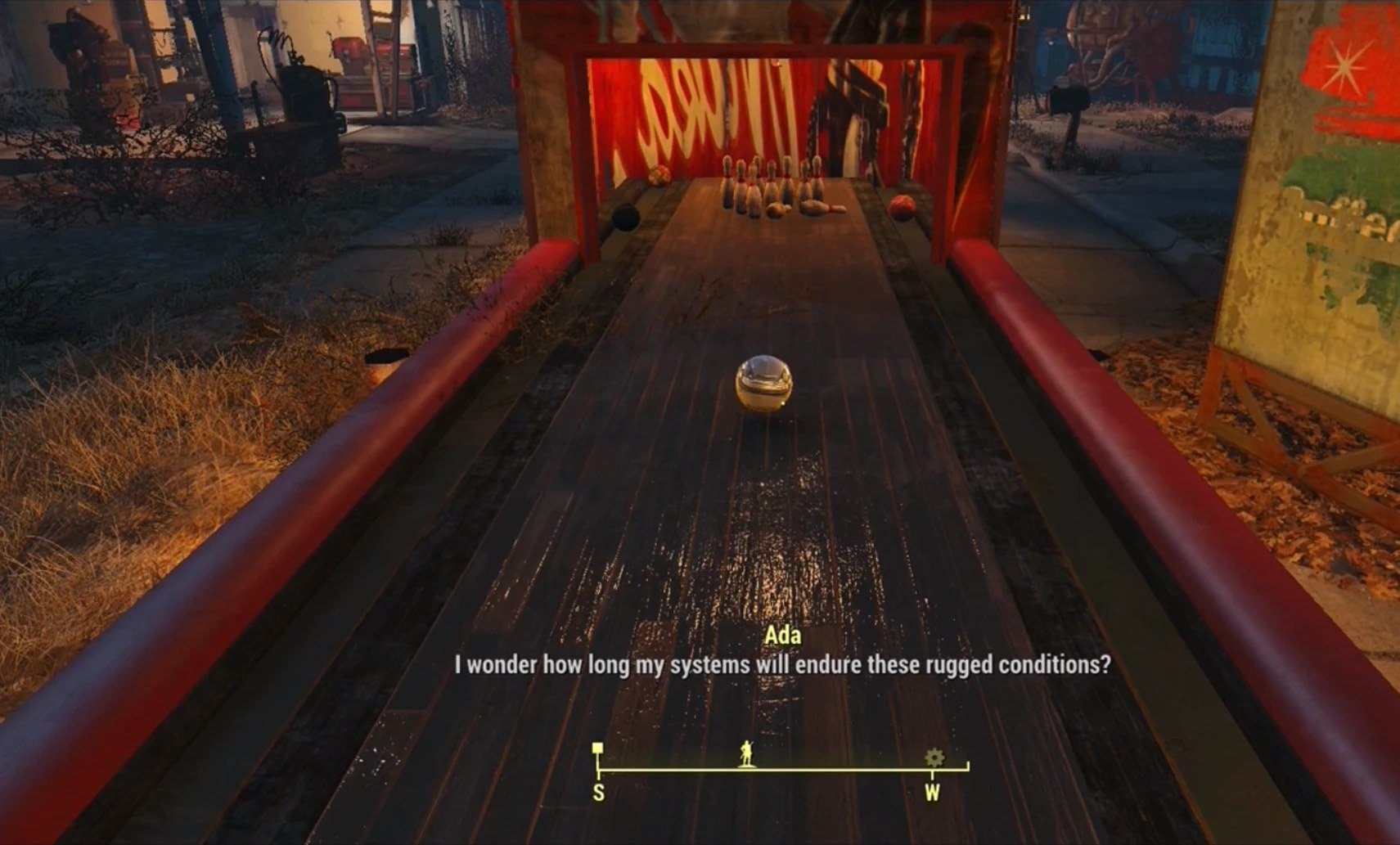
Task: Click the square marker on the compass
Action: [598, 748]
